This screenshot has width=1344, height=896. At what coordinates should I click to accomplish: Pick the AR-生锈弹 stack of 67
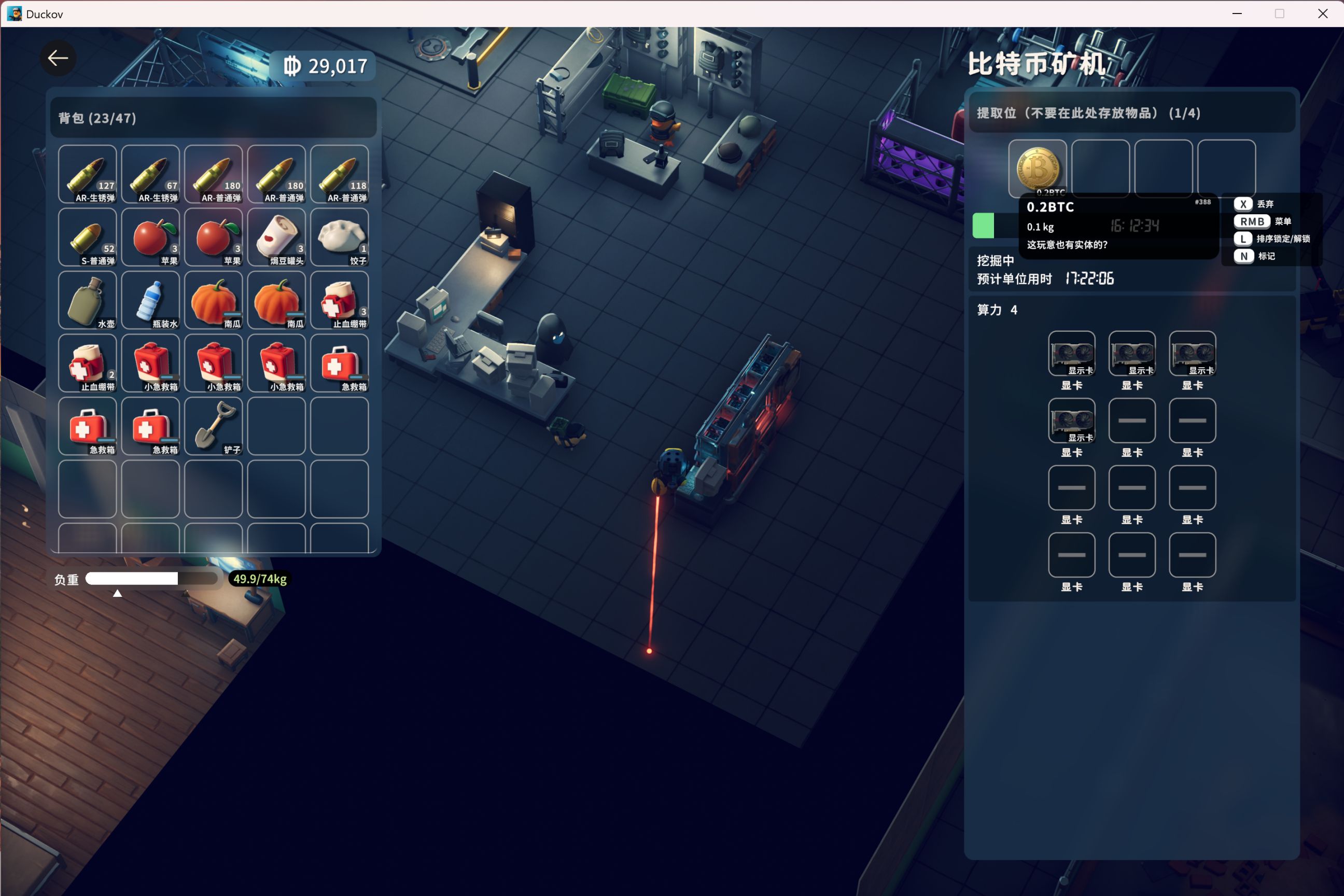pyautogui.click(x=150, y=174)
